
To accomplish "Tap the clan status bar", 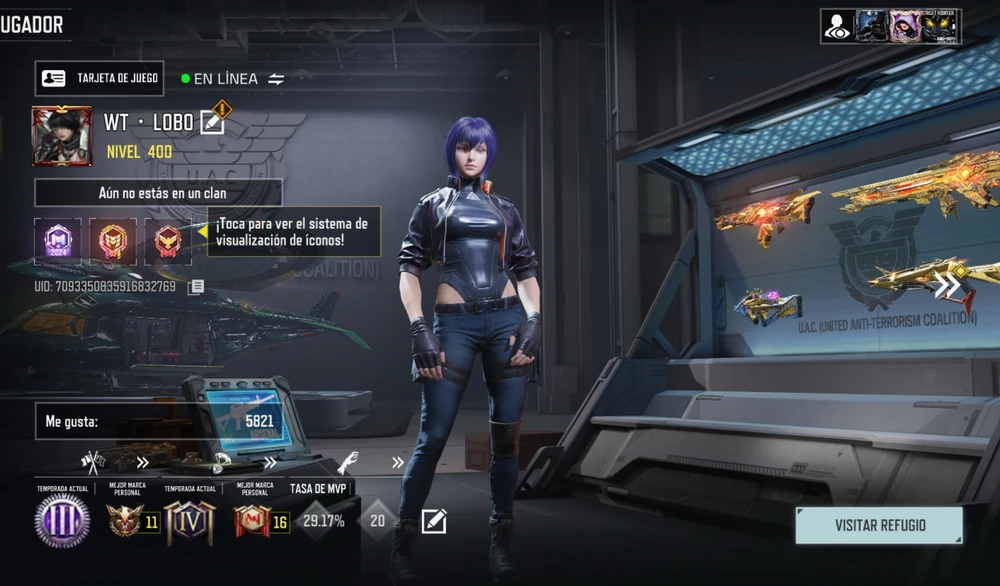I will [158, 192].
